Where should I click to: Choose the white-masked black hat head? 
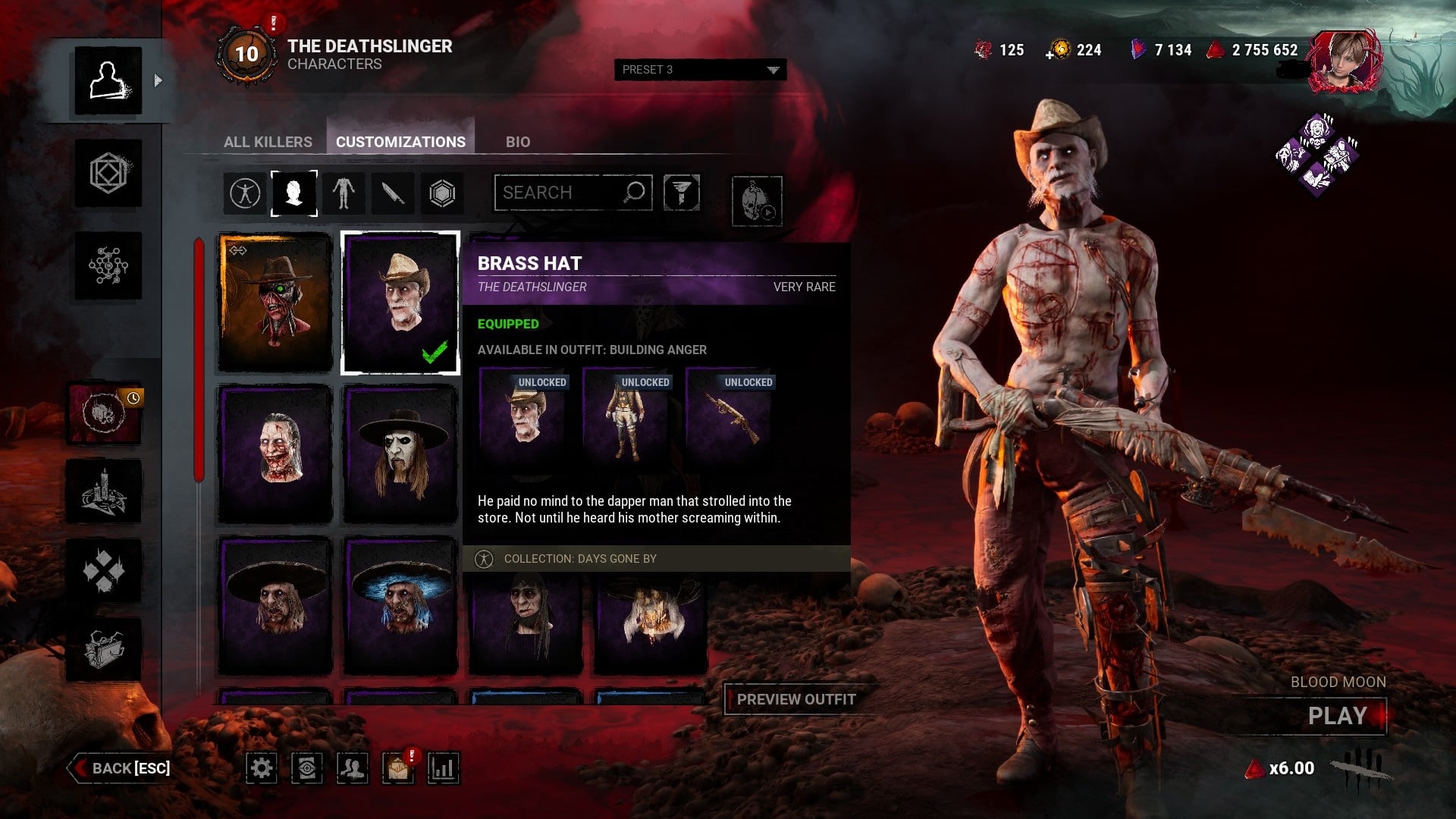(400, 453)
